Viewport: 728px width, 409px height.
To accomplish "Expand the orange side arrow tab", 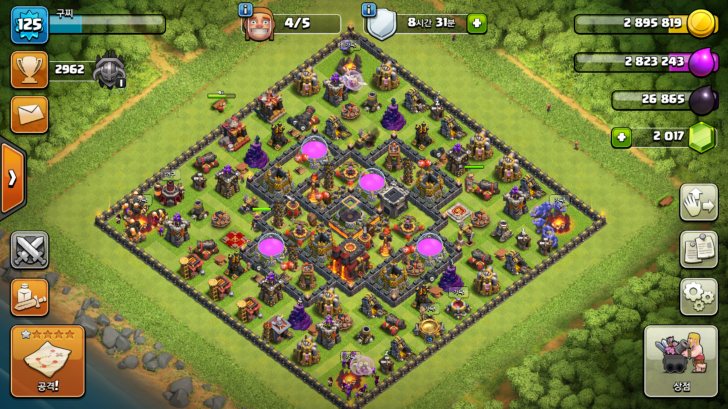I will click(x=11, y=179).
